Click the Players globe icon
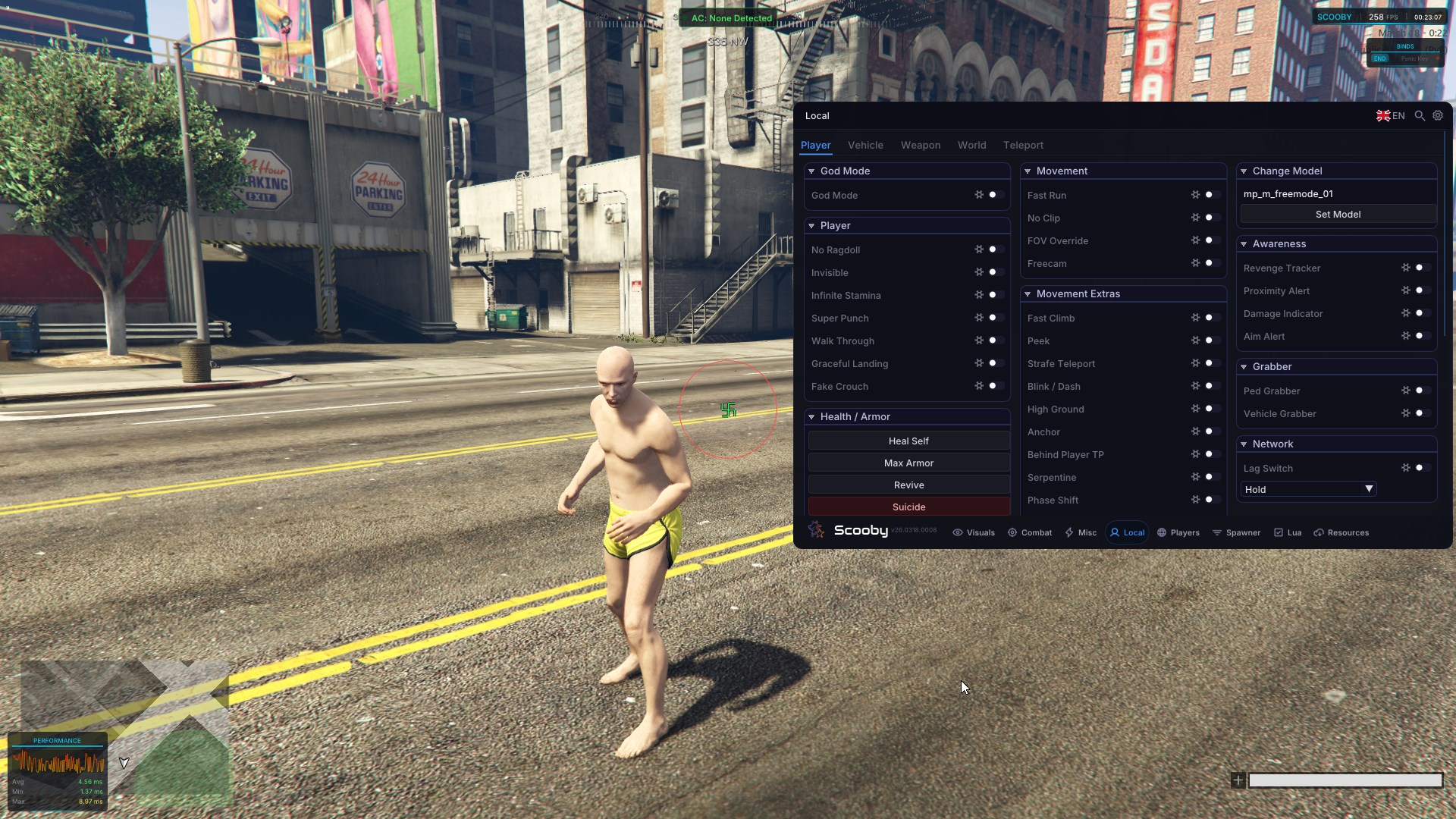The width and height of the screenshot is (1456, 819). click(1163, 532)
